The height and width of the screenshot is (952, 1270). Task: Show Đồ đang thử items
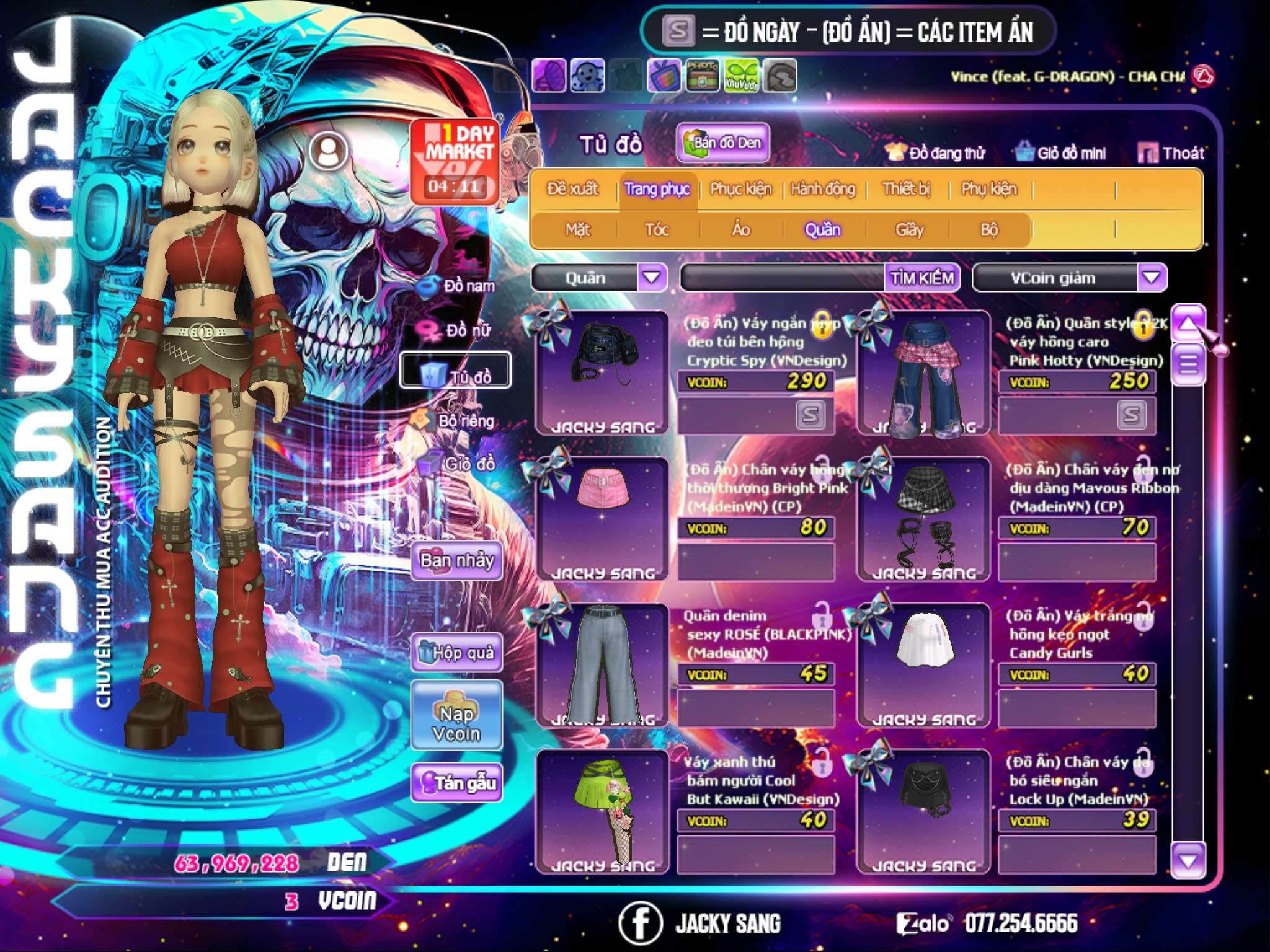(935, 153)
